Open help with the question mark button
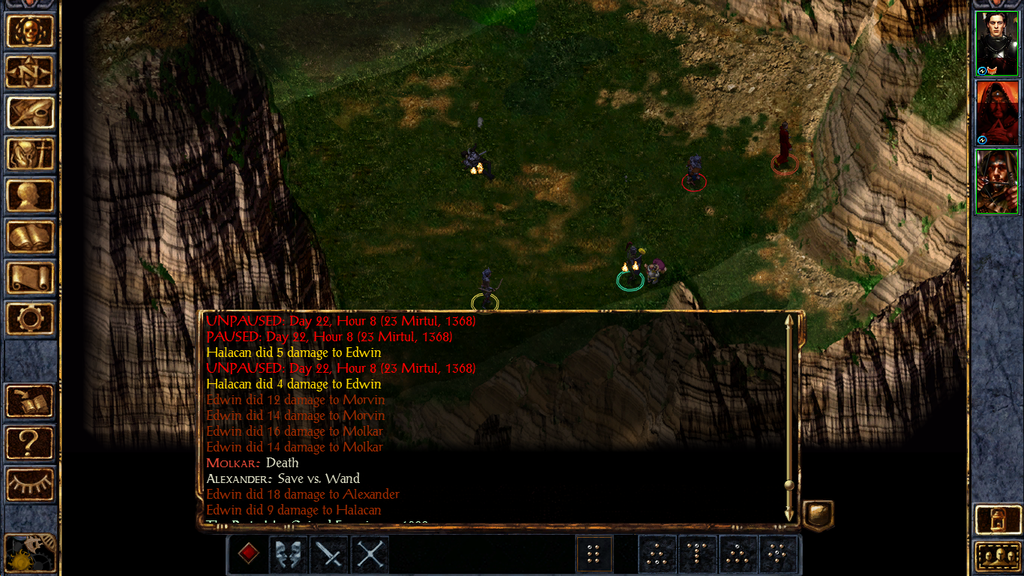 click(30, 442)
